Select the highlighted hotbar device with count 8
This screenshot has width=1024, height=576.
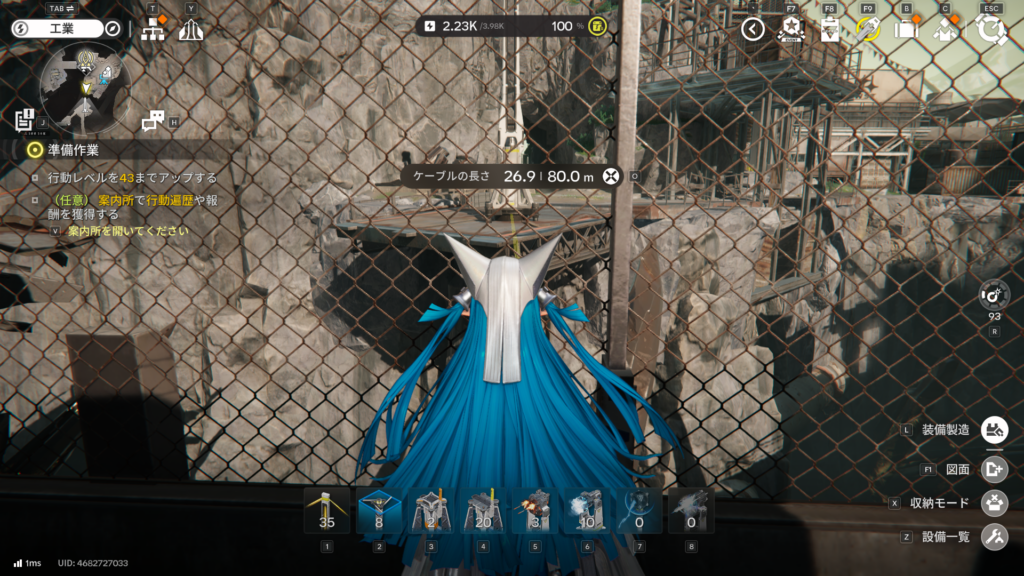379,511
